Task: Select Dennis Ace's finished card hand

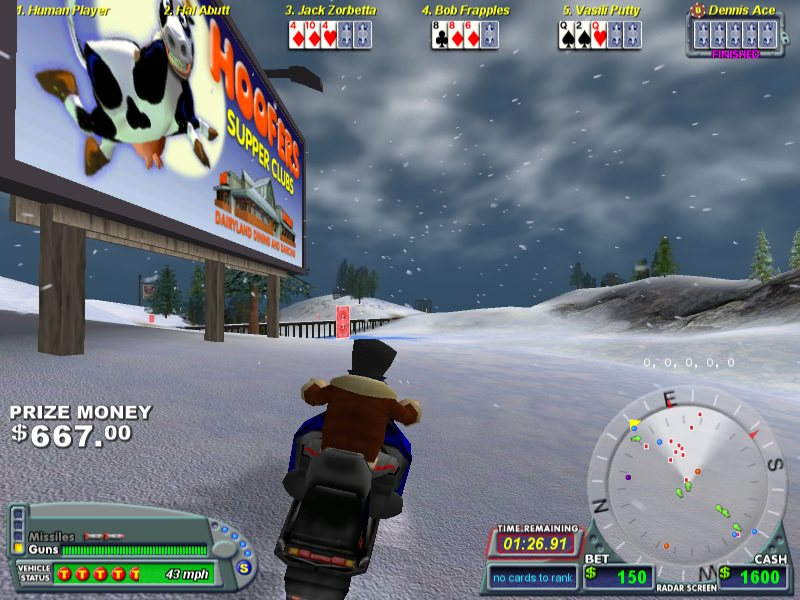Action: (x=735, y=33)
